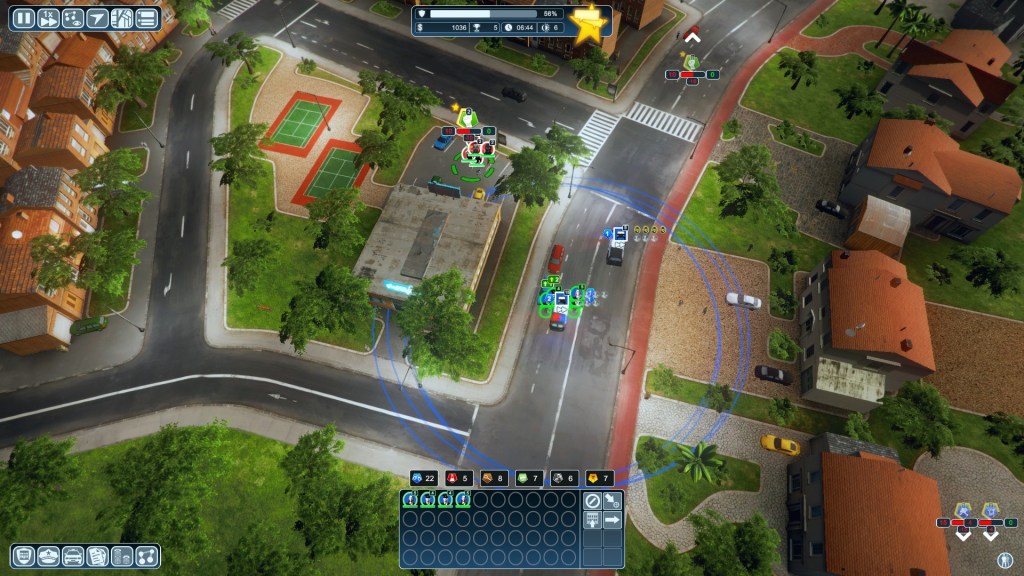The width and height of the screenshot is (1024, 576).
Task: Select the blue unit type counter showing 22
Action: (424, 478)
